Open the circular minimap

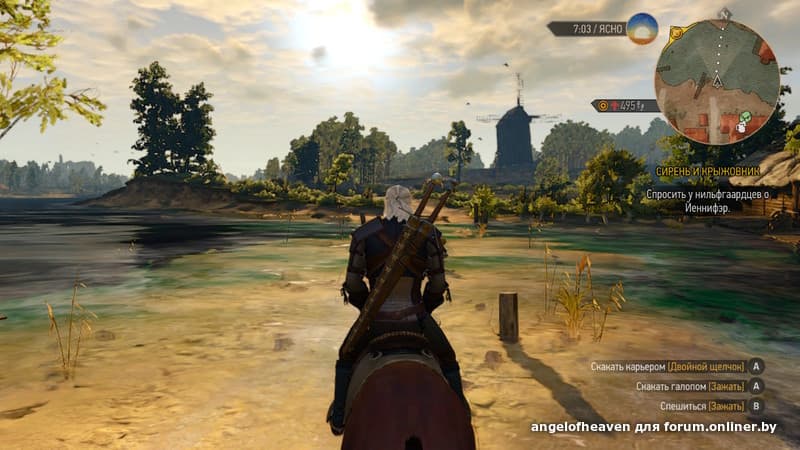(x=717, y=82)
